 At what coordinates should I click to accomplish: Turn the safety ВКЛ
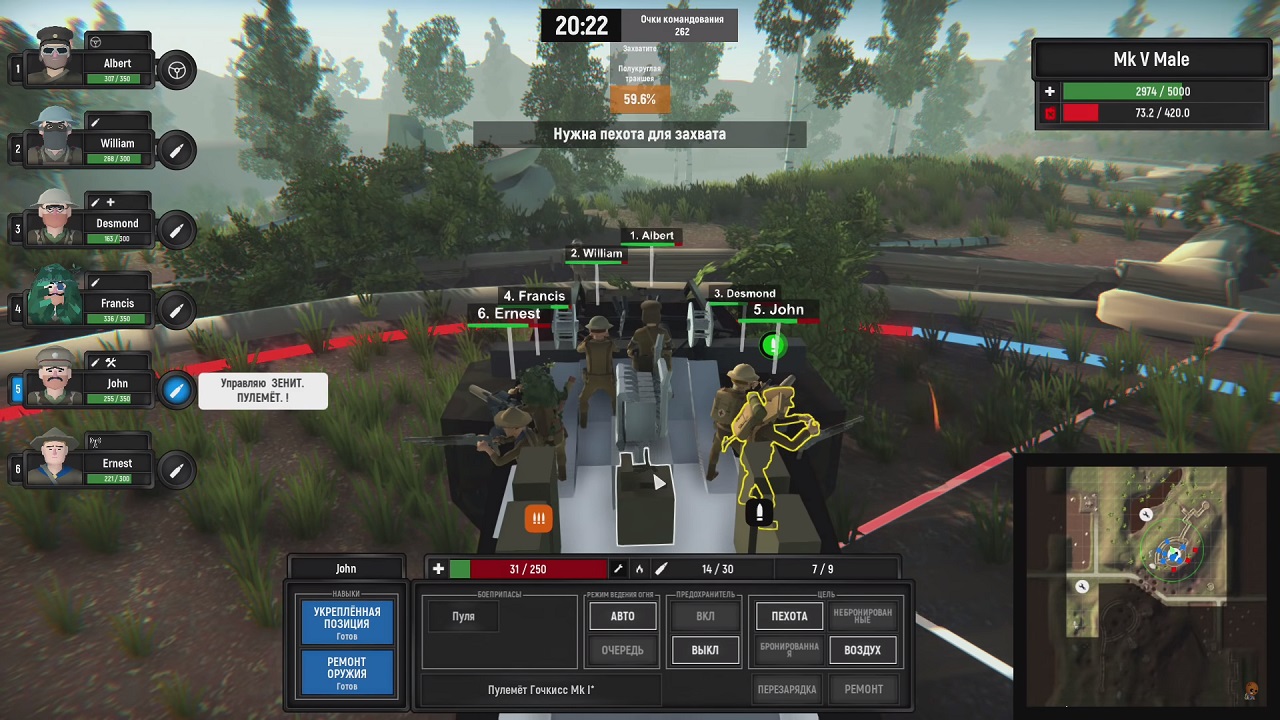(705, 617)
